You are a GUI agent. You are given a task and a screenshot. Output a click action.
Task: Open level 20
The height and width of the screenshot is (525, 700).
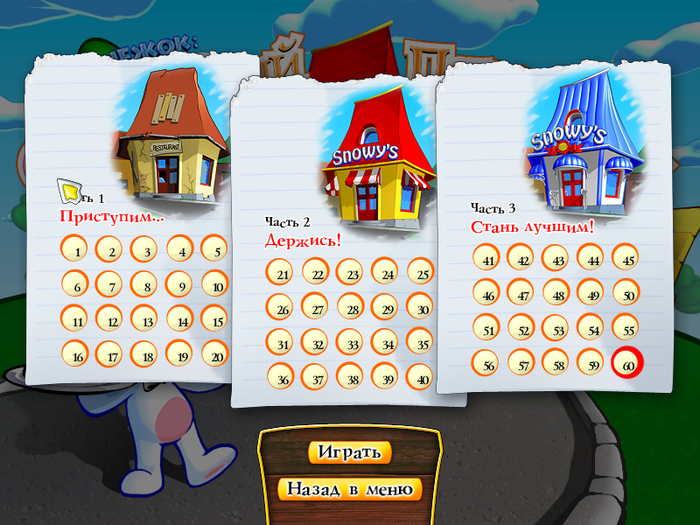click(214, 354)
